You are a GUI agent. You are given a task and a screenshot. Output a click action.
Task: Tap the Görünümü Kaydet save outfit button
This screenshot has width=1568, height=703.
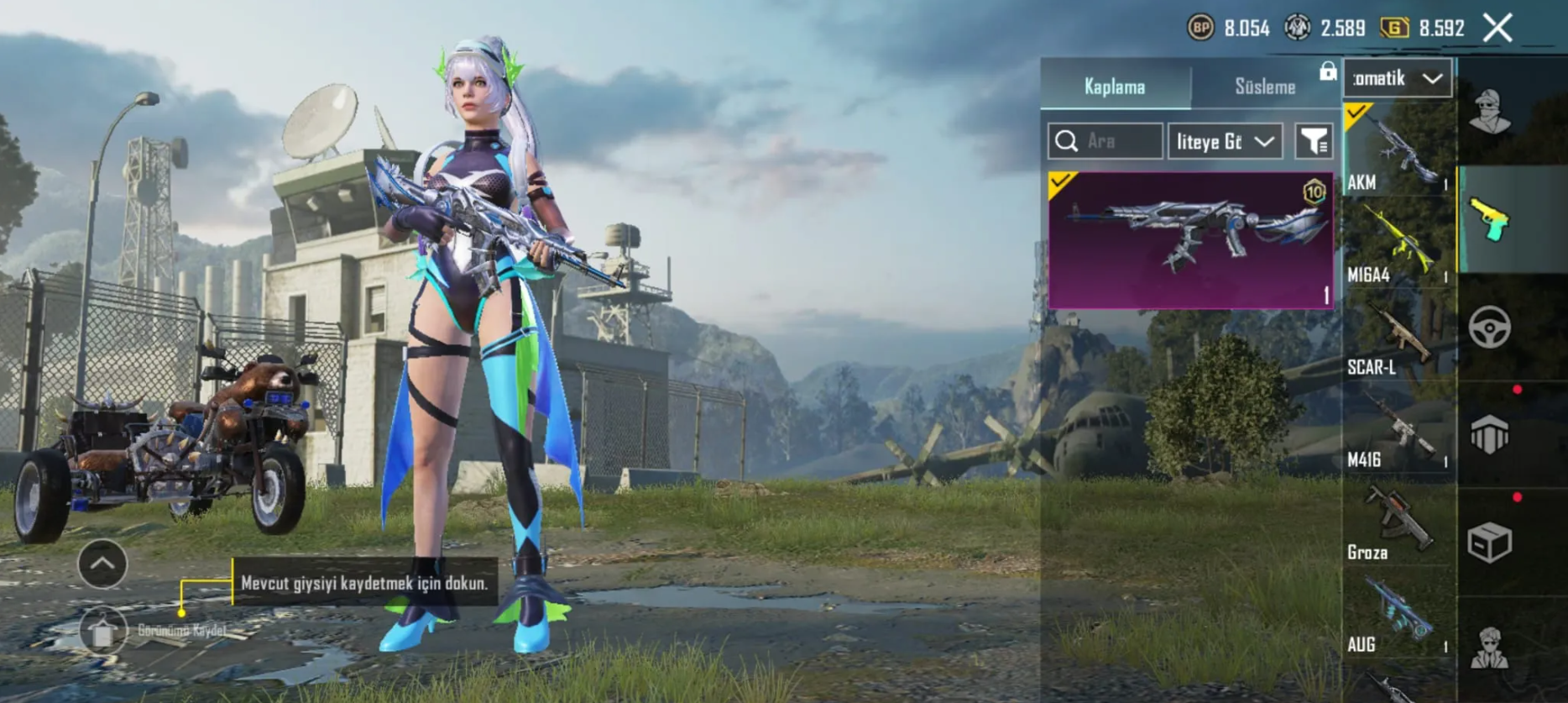pos(103,630)
